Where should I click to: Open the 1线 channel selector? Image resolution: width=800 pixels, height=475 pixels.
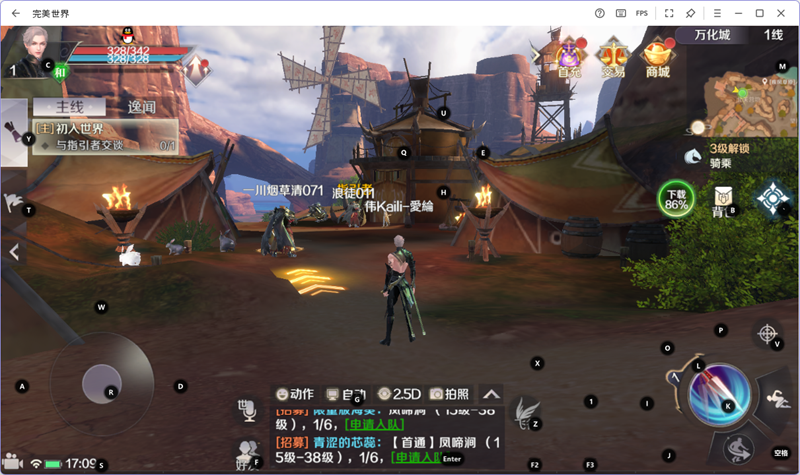[x=773, y=35]
